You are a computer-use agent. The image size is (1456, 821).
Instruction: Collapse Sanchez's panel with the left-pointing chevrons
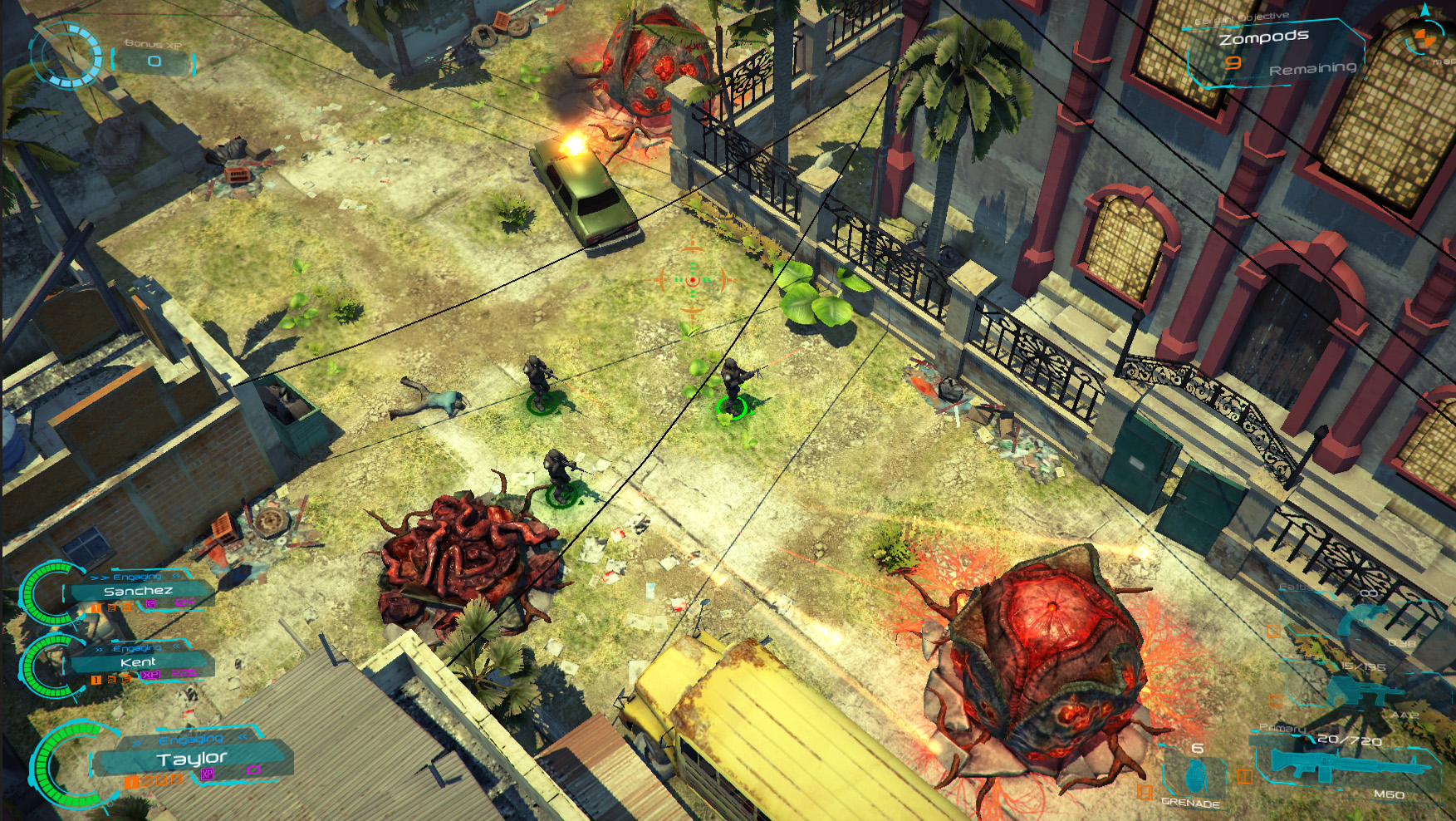[176, 576]
